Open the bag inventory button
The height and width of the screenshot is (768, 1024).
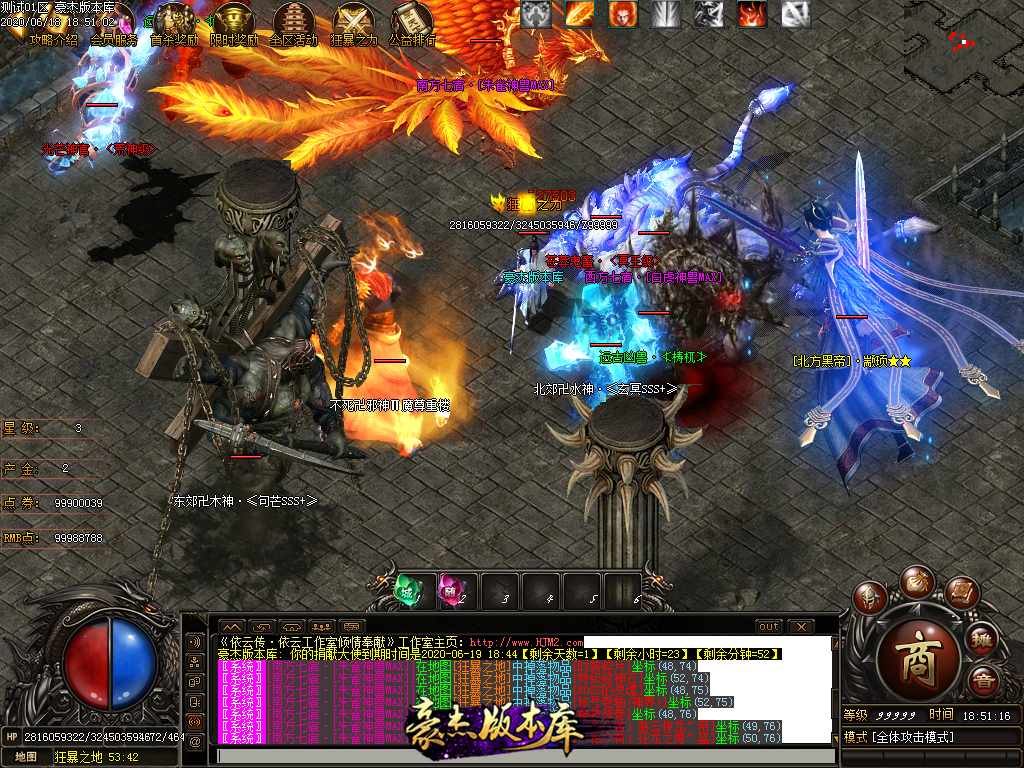pyautogui.click(x=915, y=582)
